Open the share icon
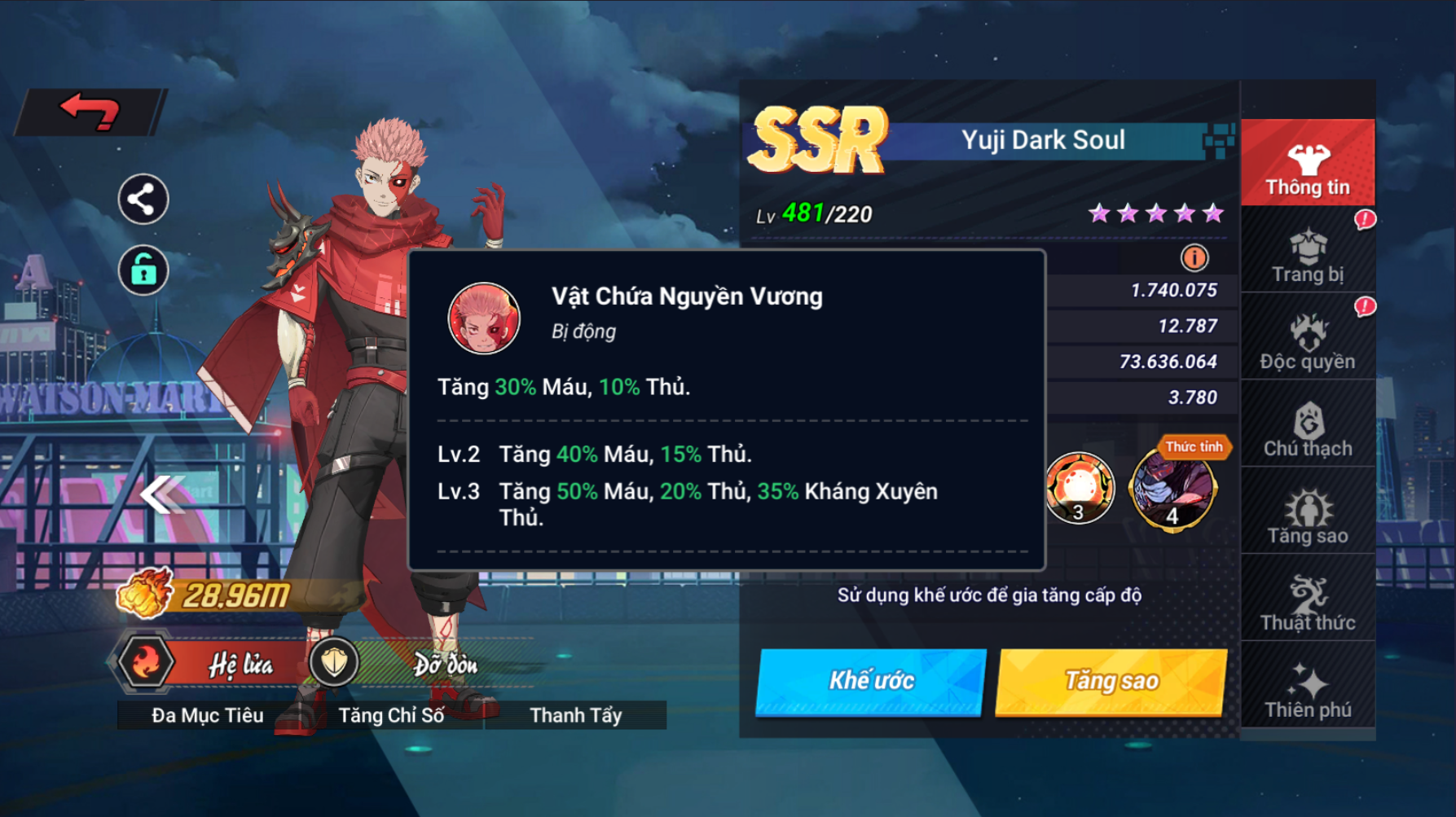The image size is (1456, 817). pos(143,200)
